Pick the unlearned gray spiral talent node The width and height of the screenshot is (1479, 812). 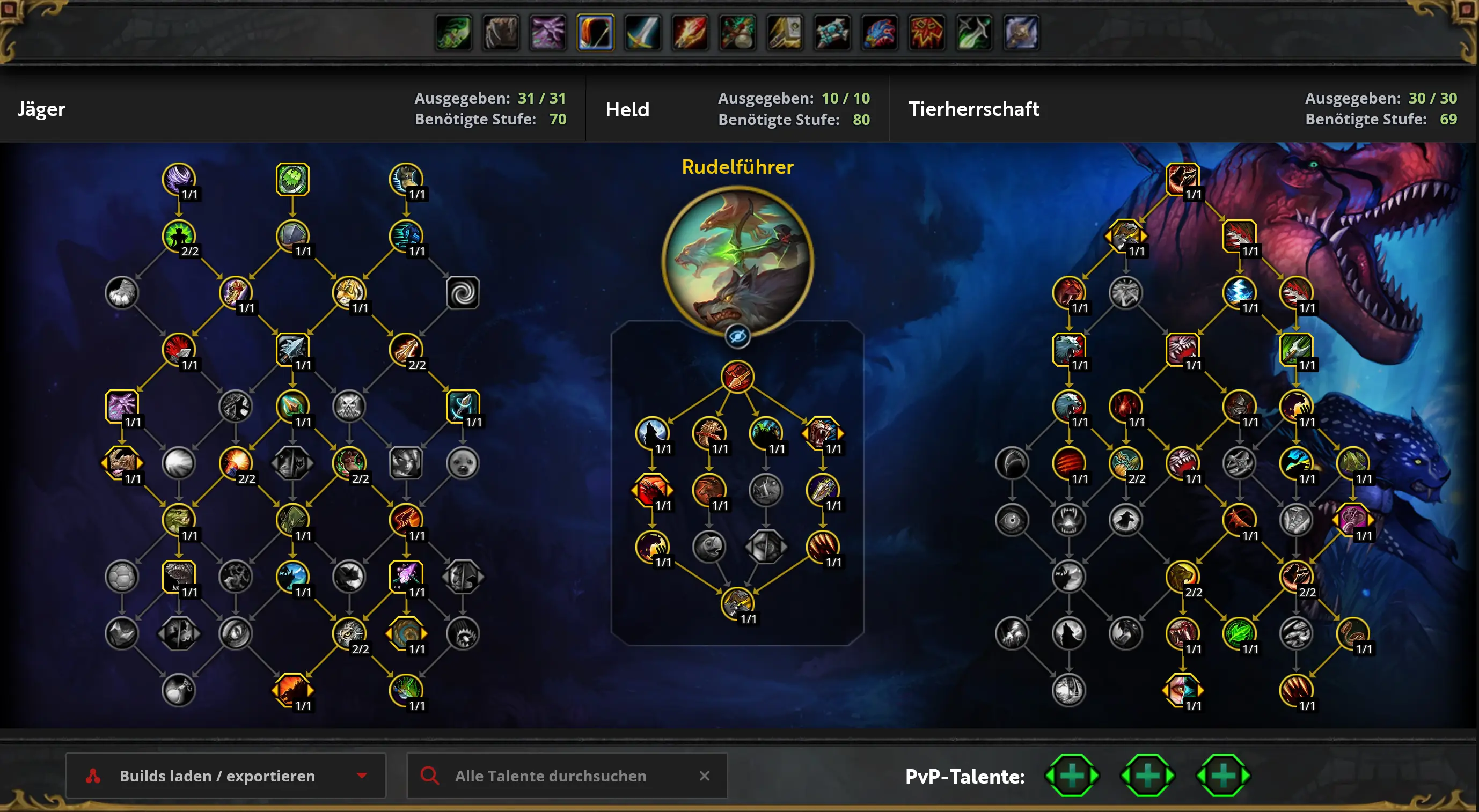(x=463, y=293)
